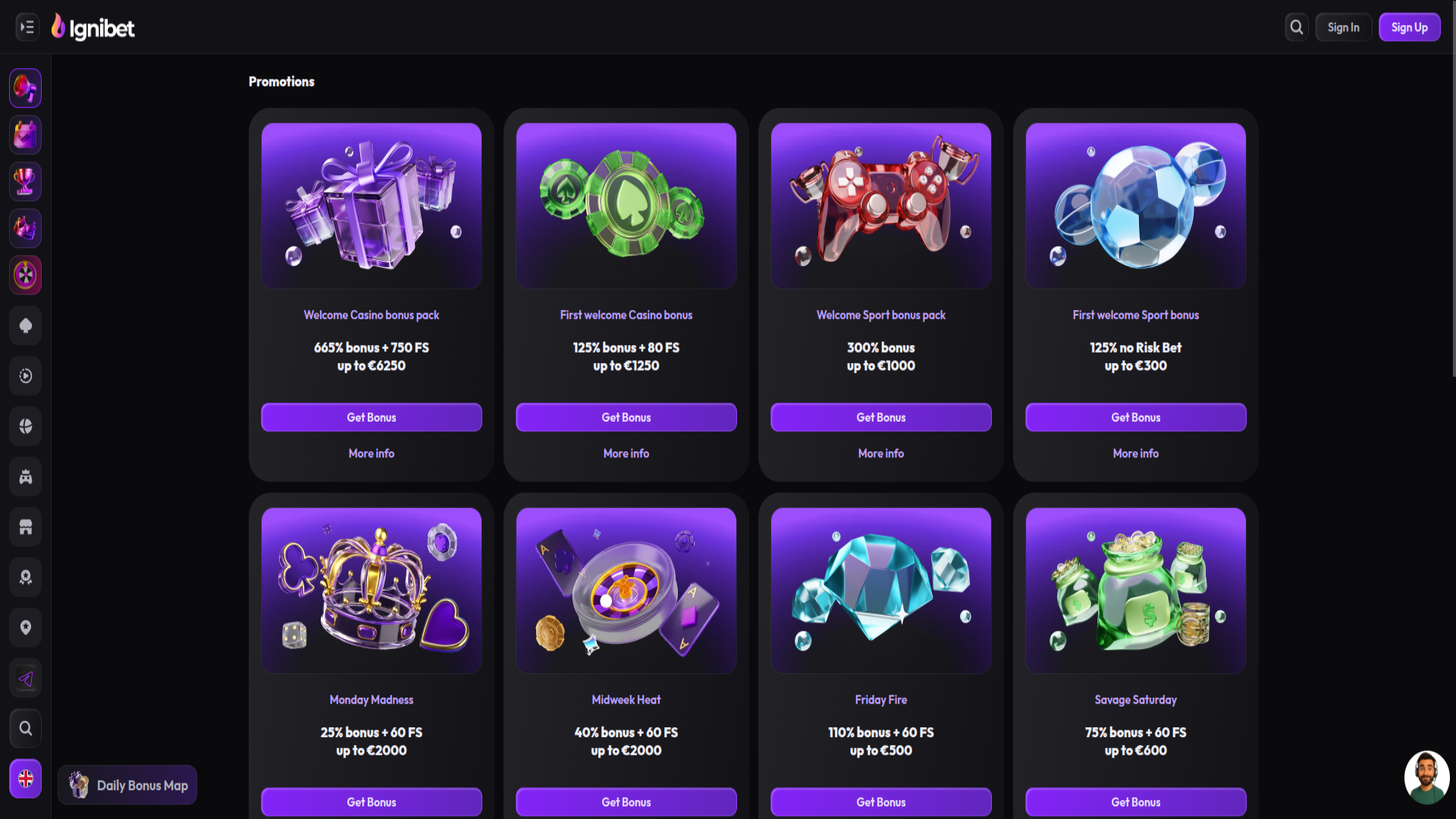The height and width of the screenshot is (819, 1456).
Task: Select the esports gamepad icon
Action: 25,476
